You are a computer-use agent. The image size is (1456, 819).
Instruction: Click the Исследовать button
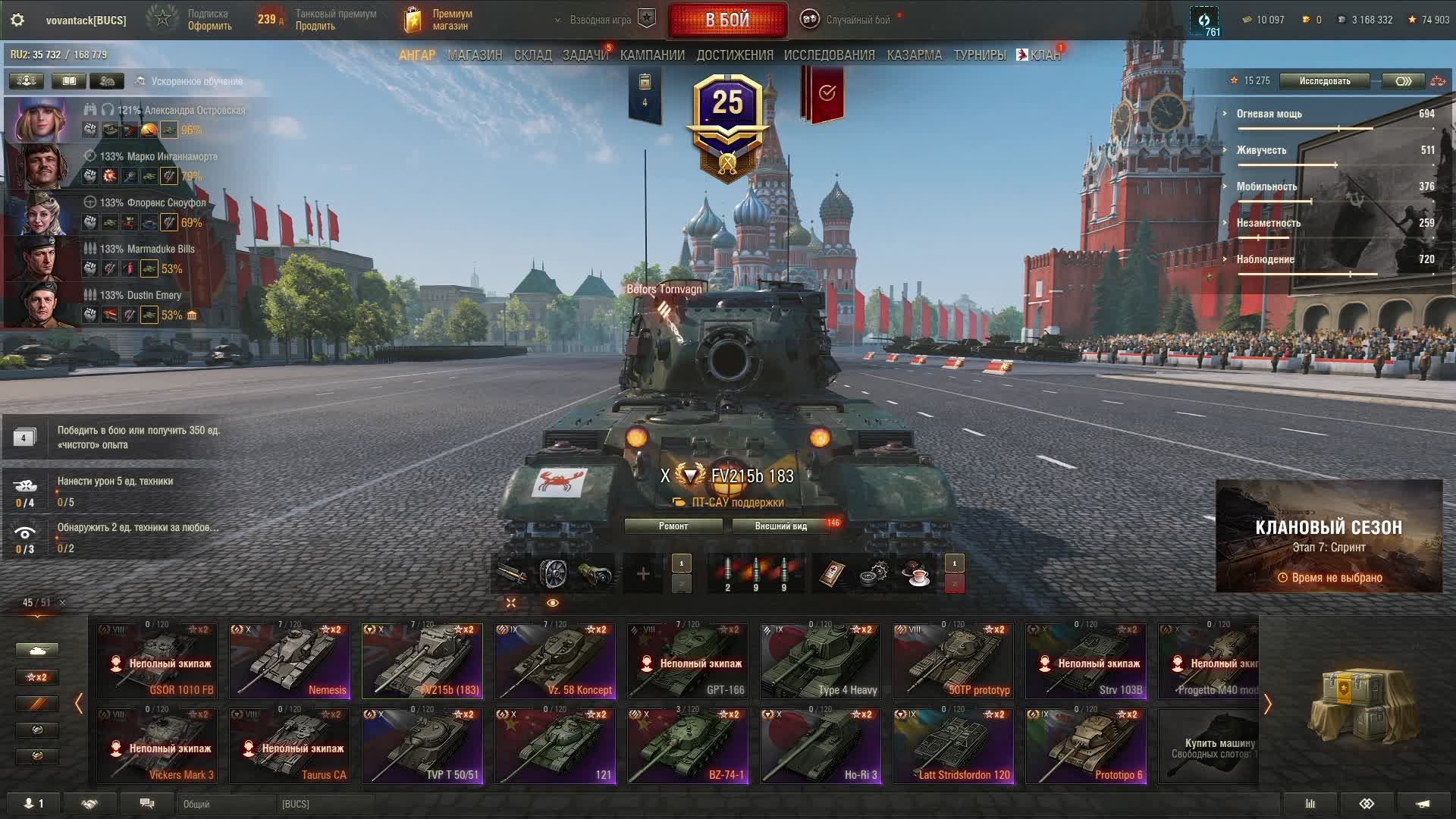coord(1324,81)
